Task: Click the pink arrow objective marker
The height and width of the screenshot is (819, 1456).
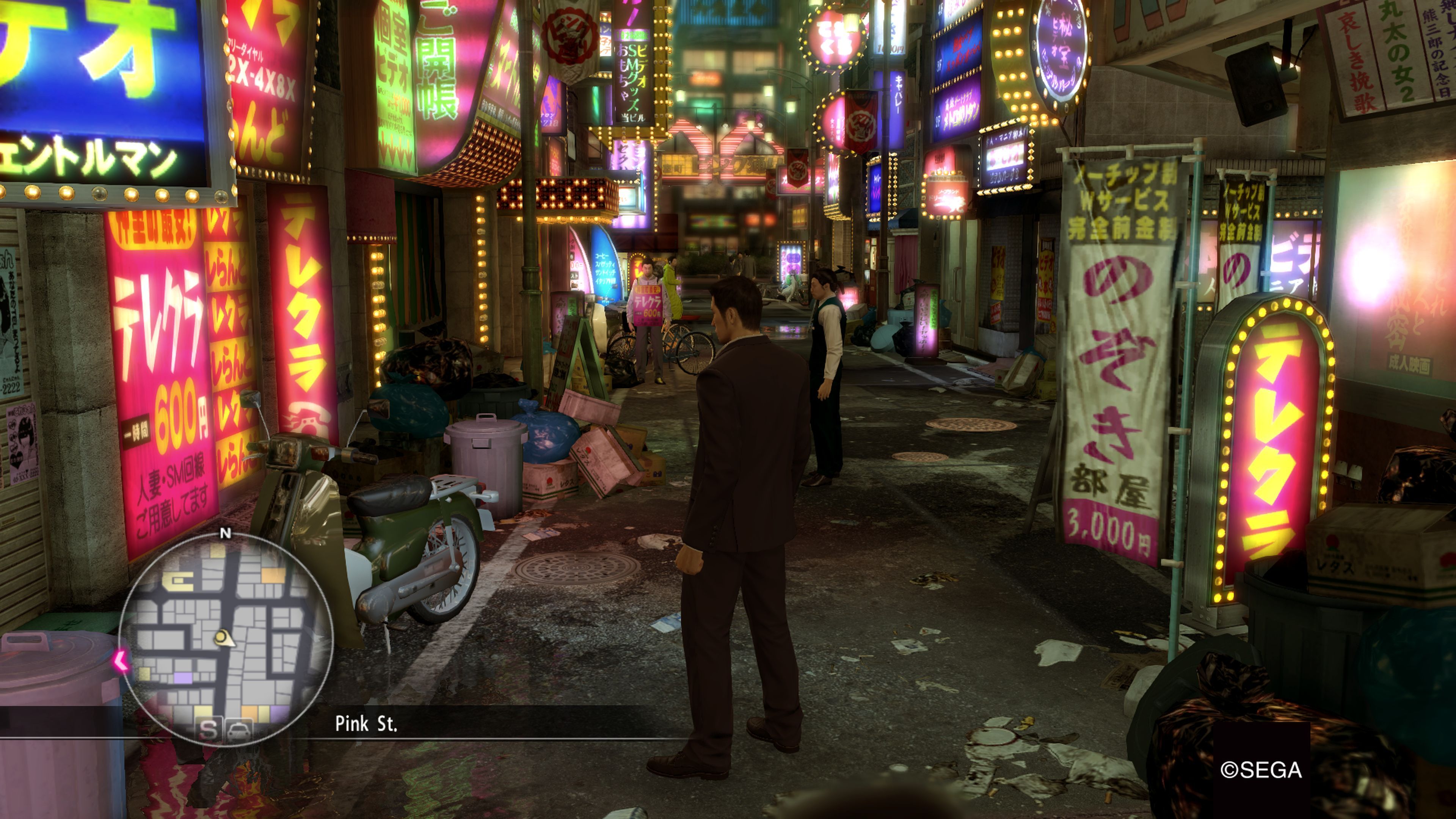Action: 121,660
